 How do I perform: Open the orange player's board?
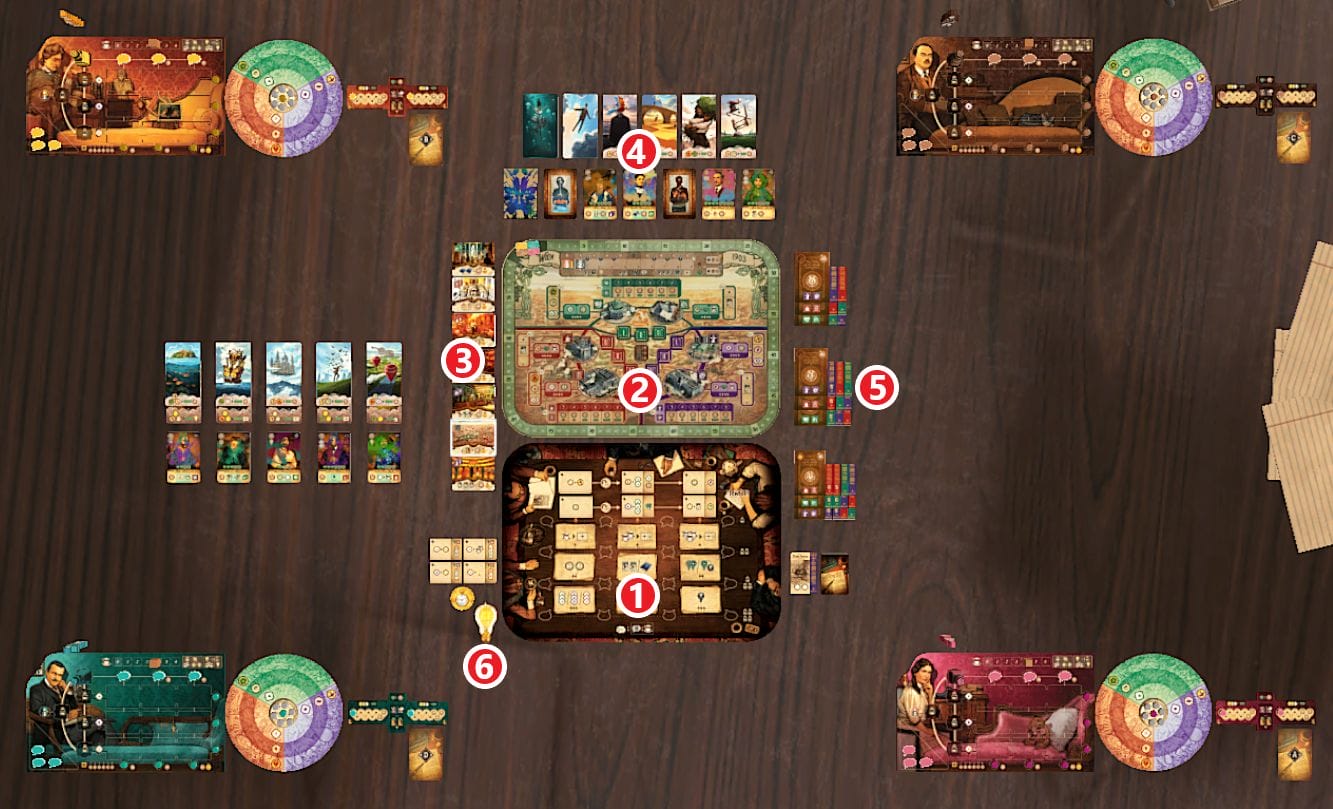pos(126,97)
